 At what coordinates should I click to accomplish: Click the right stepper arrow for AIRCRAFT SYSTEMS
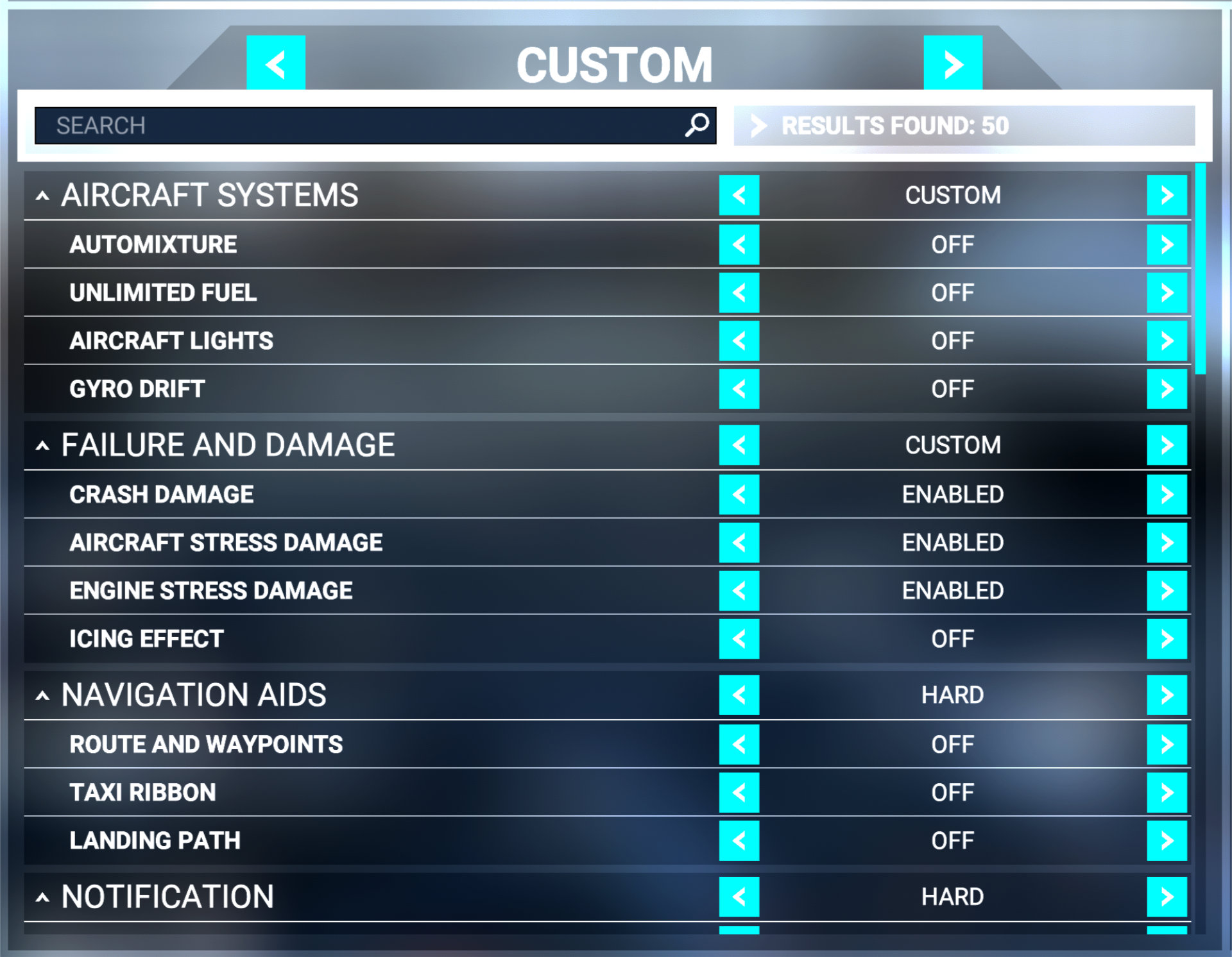1167,196
